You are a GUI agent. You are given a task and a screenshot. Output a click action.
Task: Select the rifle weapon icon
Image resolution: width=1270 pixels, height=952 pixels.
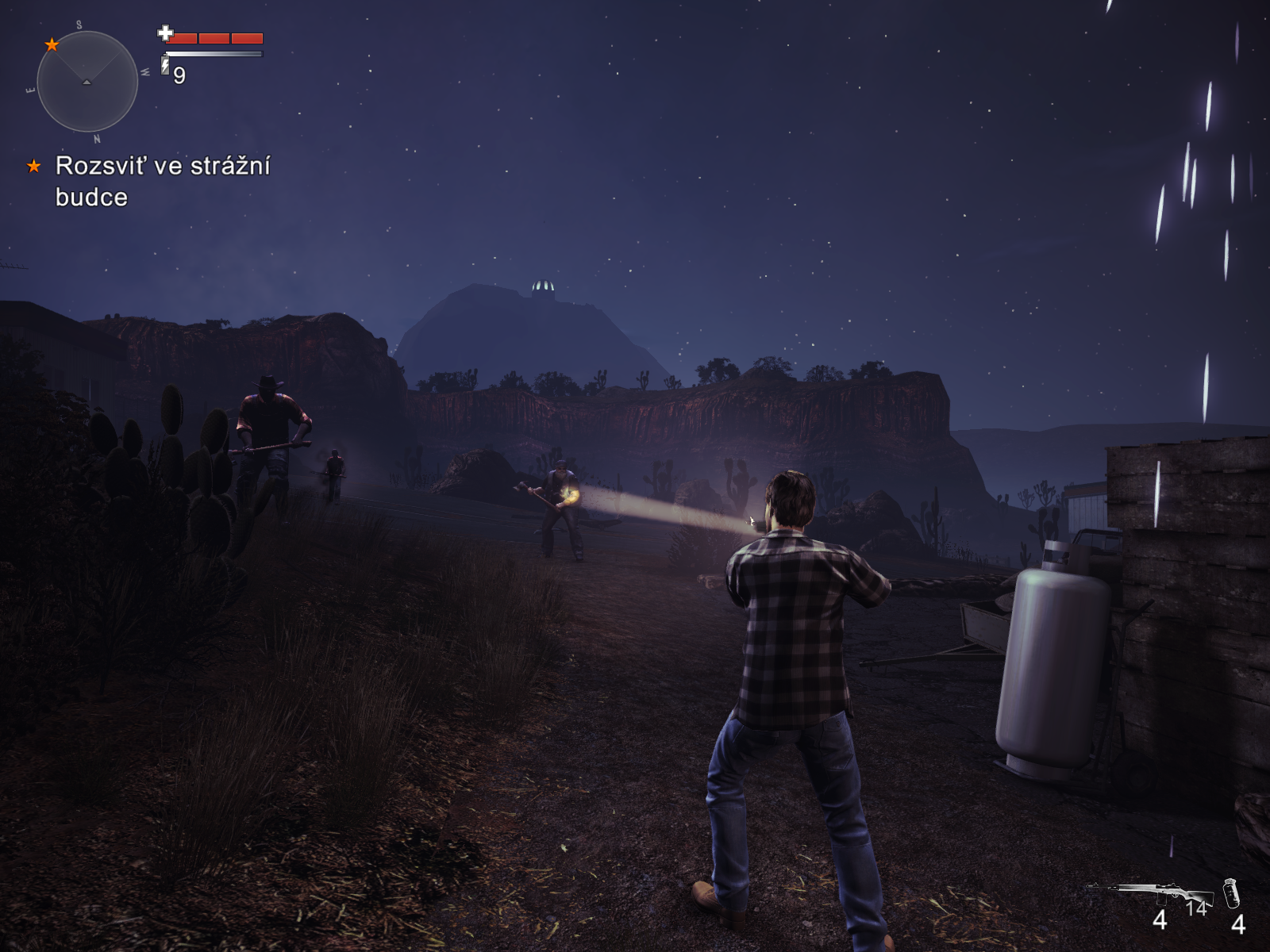coord(1152,892)
